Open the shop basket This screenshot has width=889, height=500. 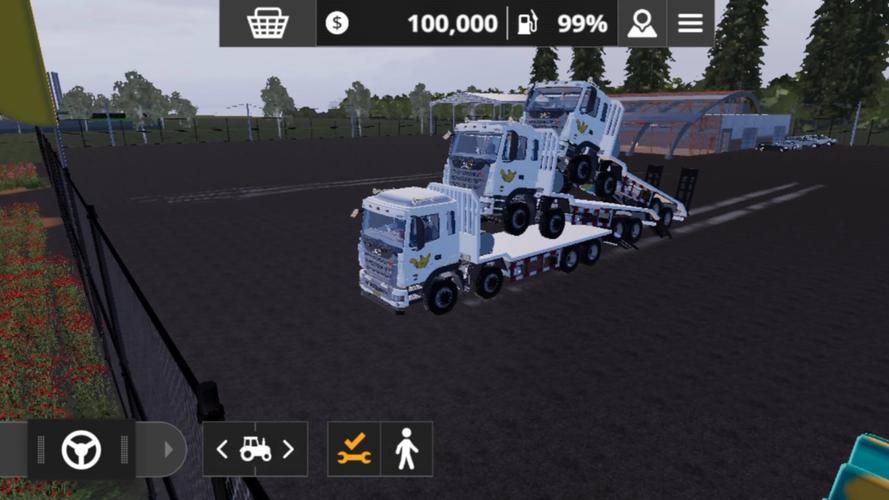pos(268,23)
